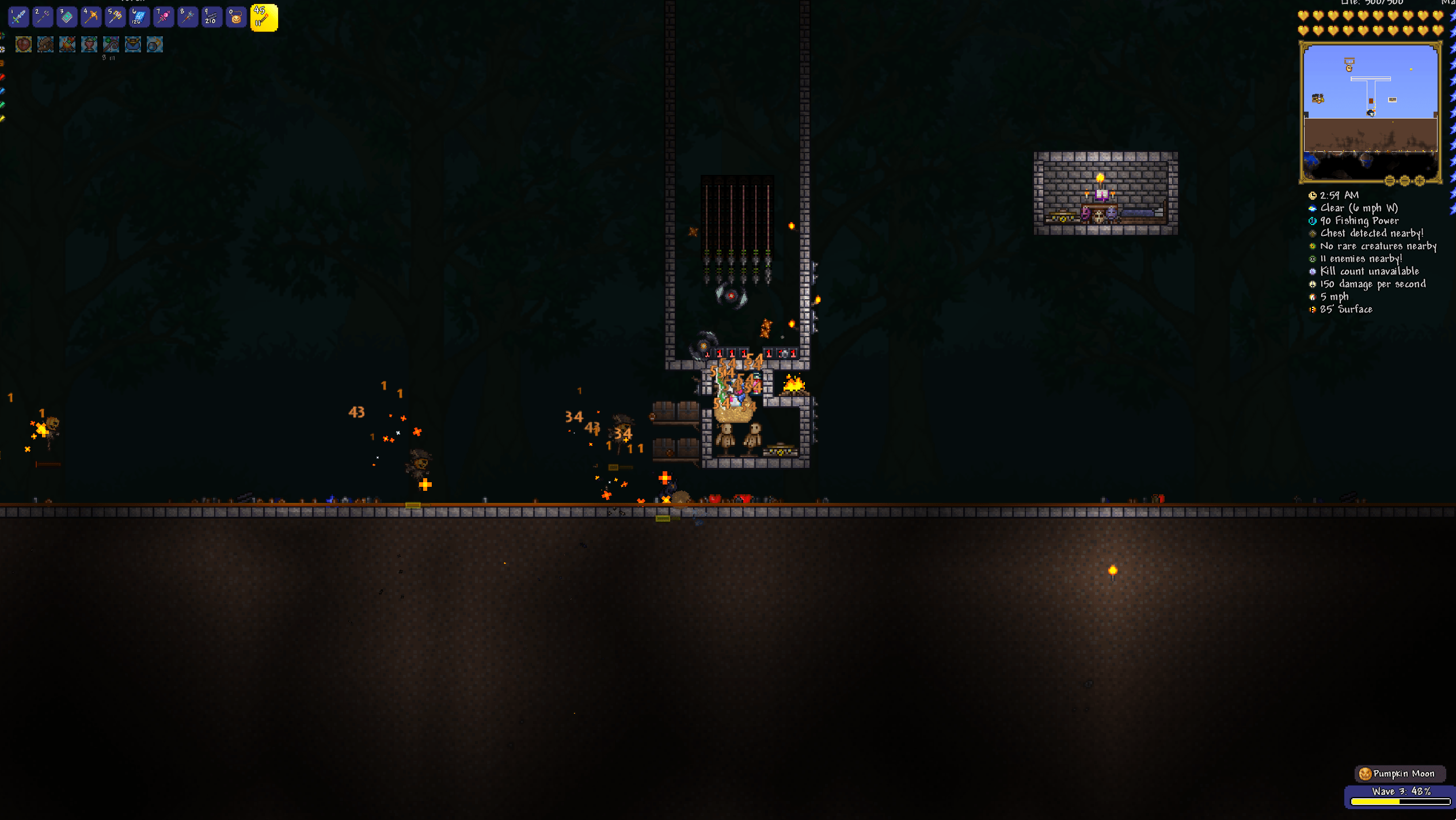The width and height of the screenshot is (1456, 820).
Task: Zoom in the minimap with the plus button
Action: pyautogui.click(x=1420, y=181)
